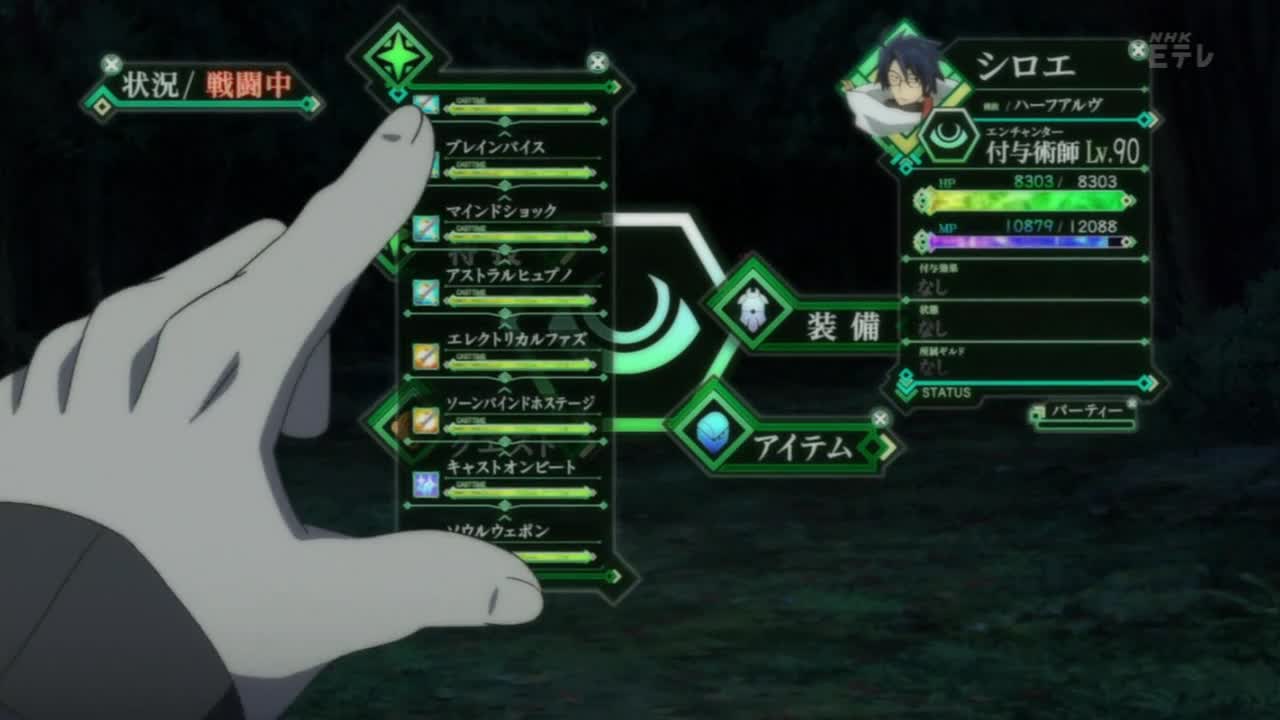The width and height of the screenshot is (1280, 720).
Task: Close Shiroe's character status panel
Action: point(1138,49)
